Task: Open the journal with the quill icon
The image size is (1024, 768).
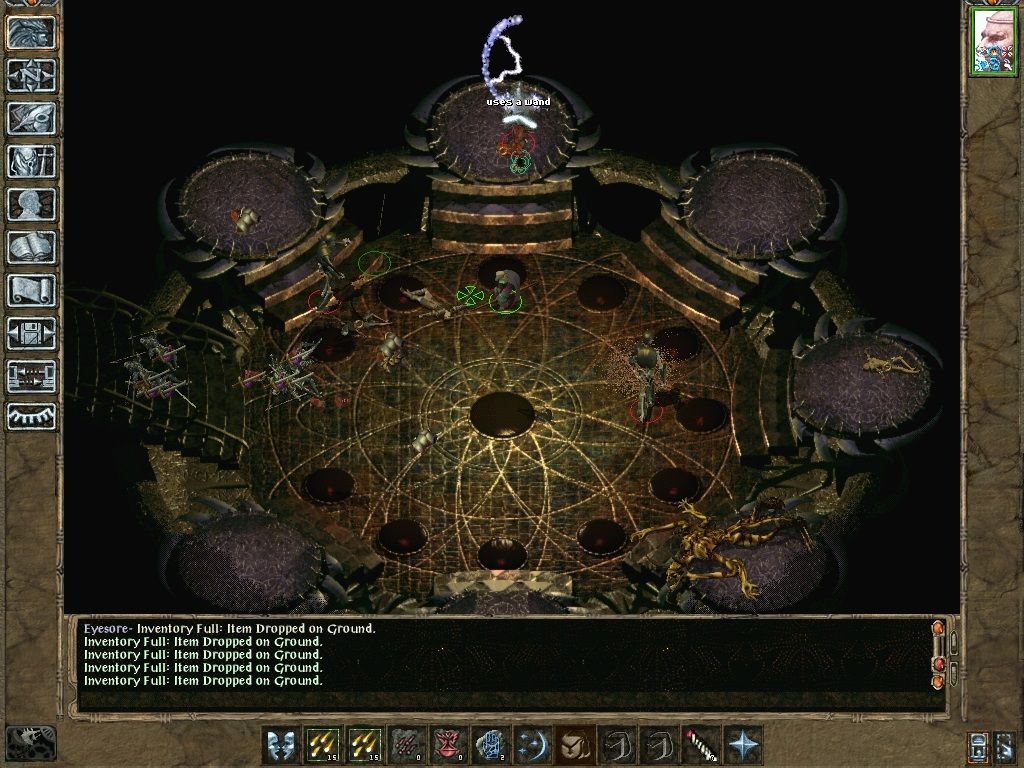Action: point(32,118)
